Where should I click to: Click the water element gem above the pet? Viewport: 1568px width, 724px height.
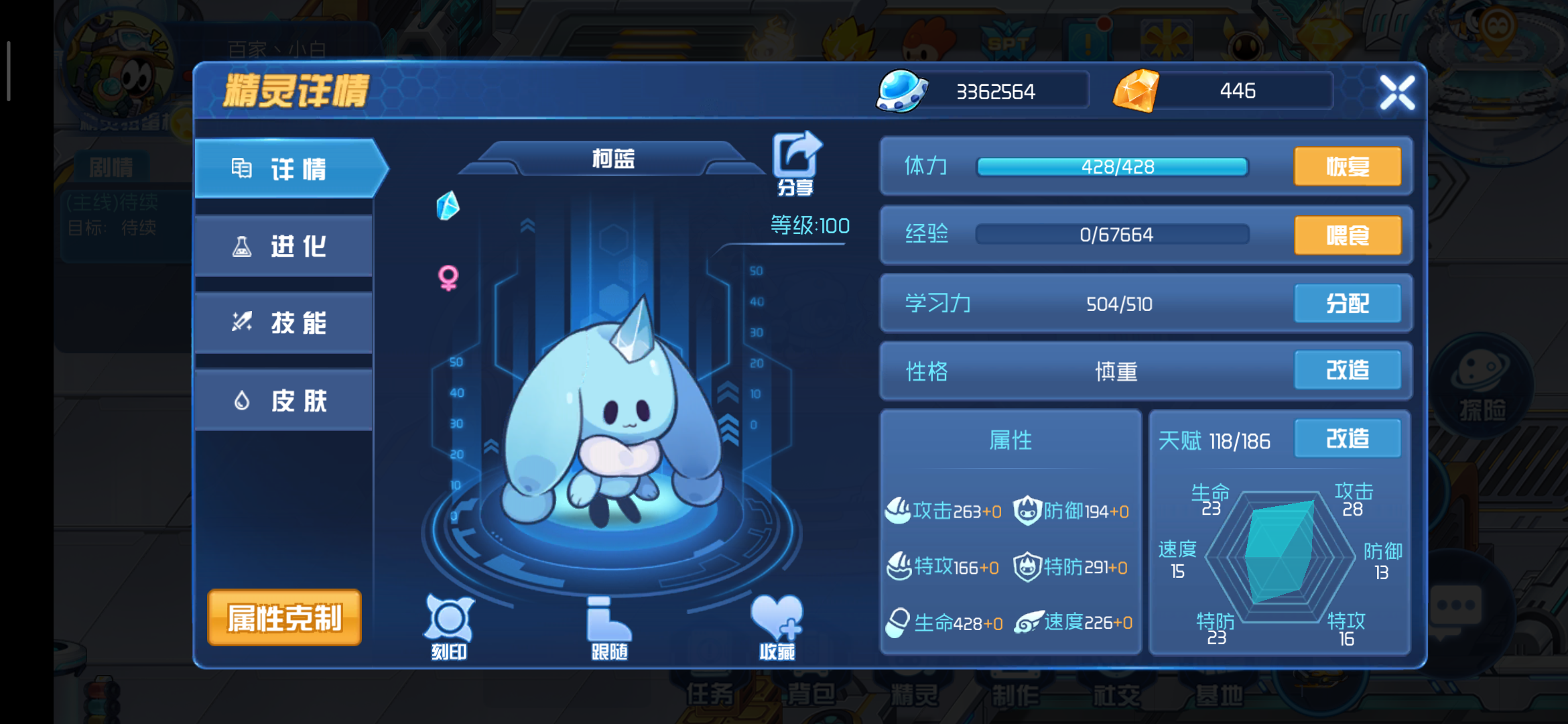[x=447, y=204]
